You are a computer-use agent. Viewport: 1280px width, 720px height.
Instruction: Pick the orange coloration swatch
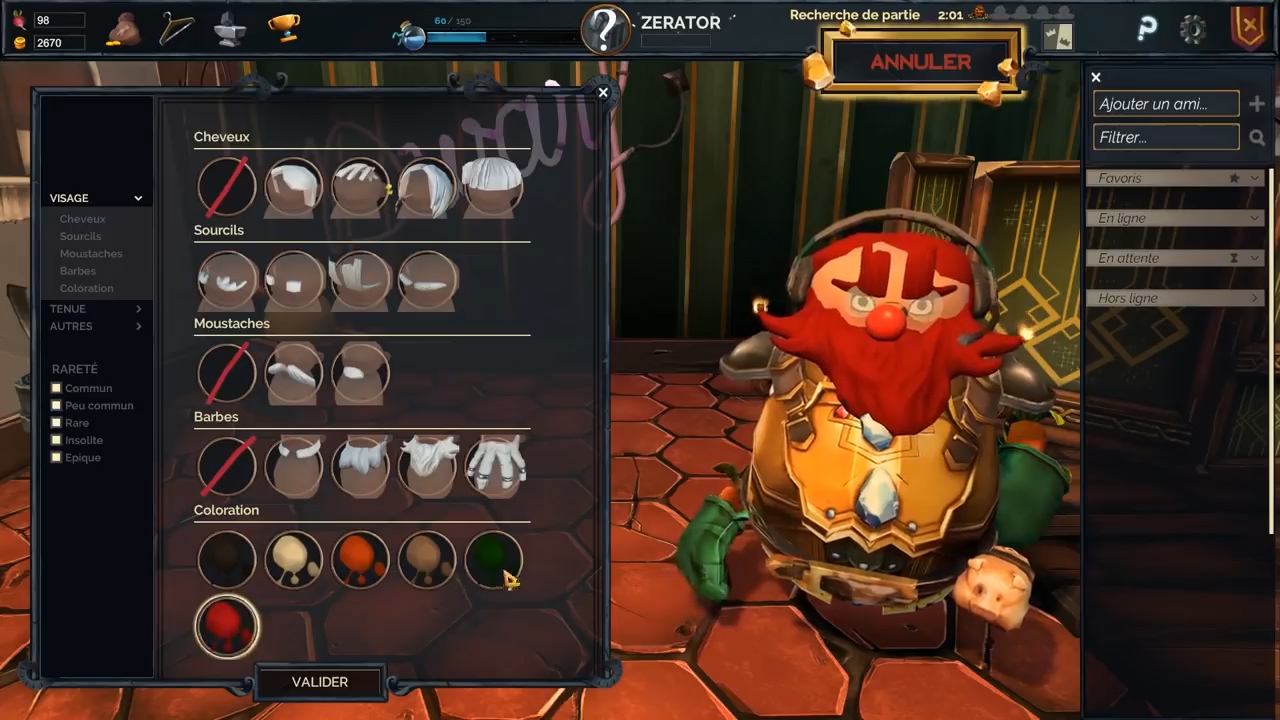click(360, 559)
